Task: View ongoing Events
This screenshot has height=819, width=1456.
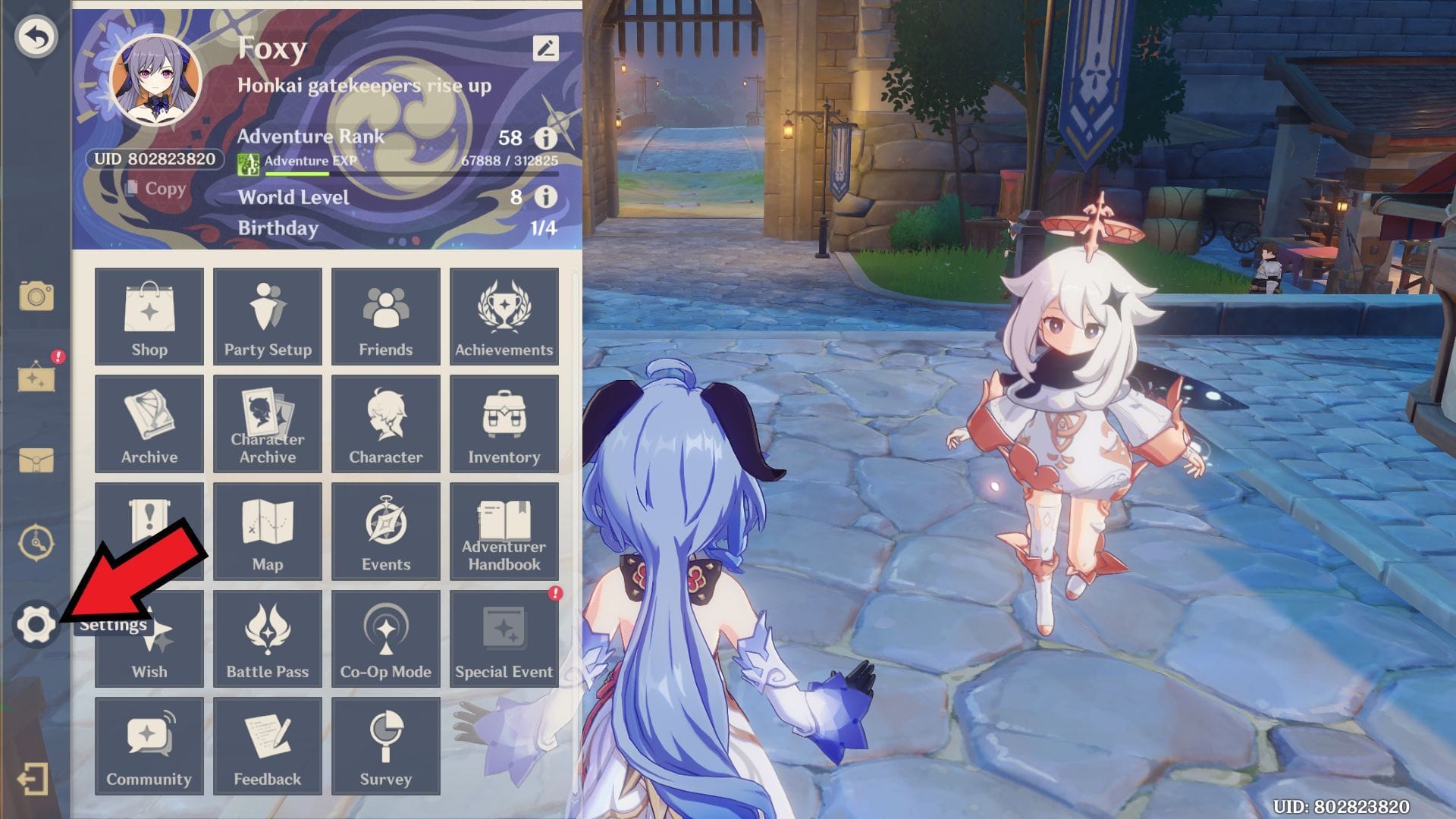Action: pyautogui.click(x=385, y=531)
